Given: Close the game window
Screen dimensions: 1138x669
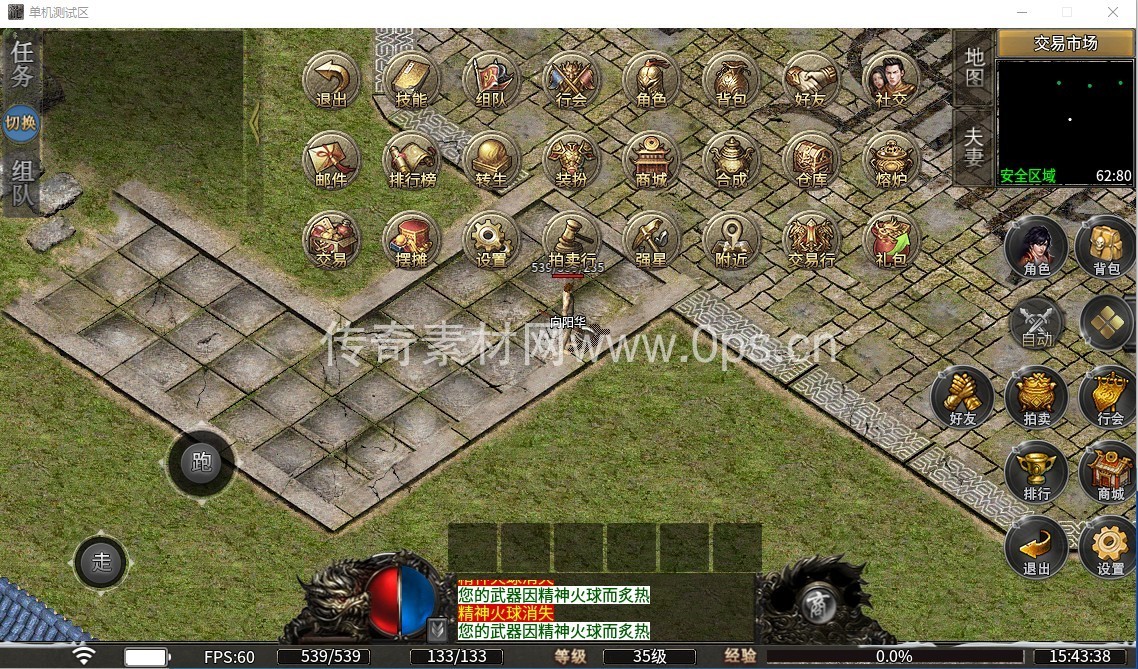Looking at the screenshot, I should click(1112, 12).
